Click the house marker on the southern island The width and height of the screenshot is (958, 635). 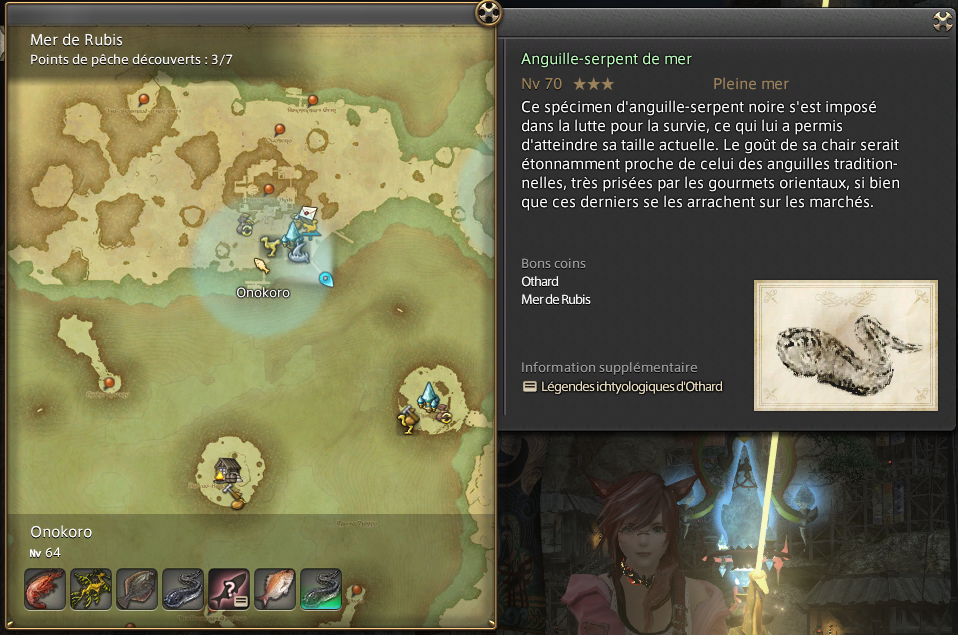[x=227, y=469]
